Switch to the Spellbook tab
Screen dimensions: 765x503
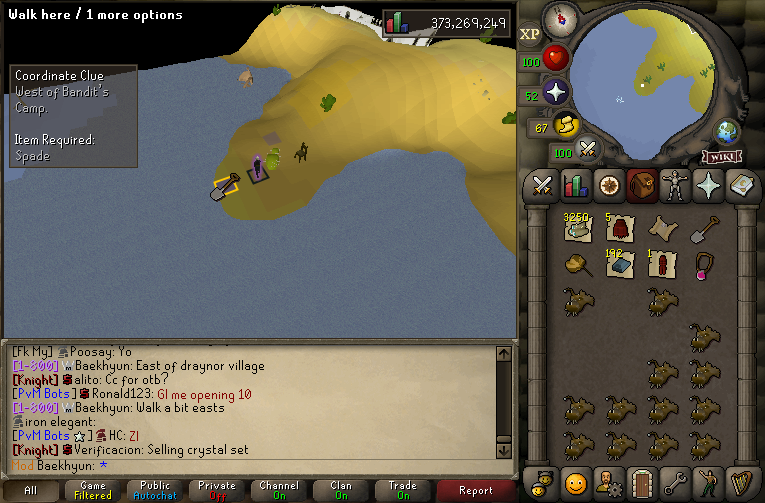(741, 186)
